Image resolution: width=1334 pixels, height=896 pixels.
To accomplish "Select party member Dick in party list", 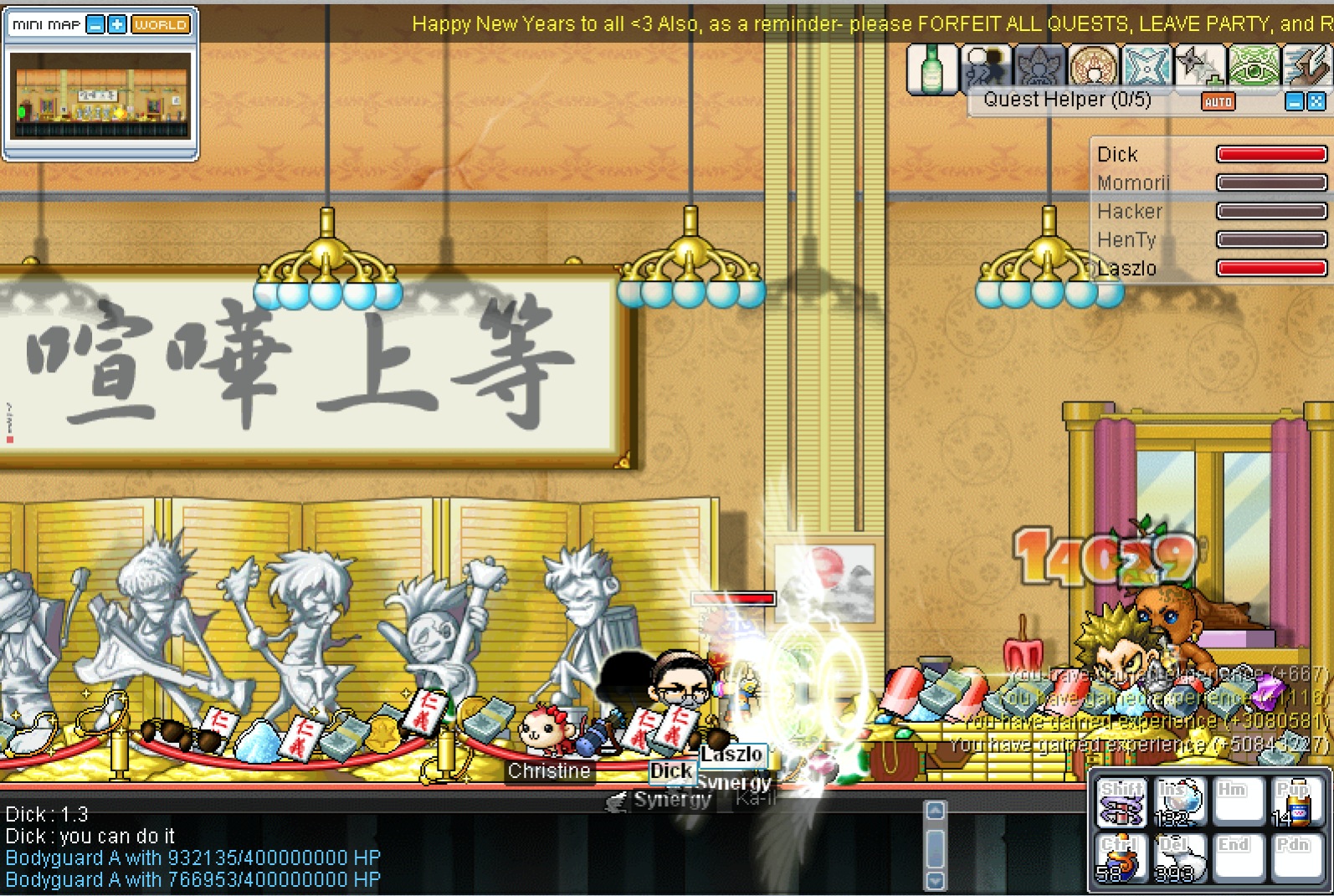I will point(1117,155).
